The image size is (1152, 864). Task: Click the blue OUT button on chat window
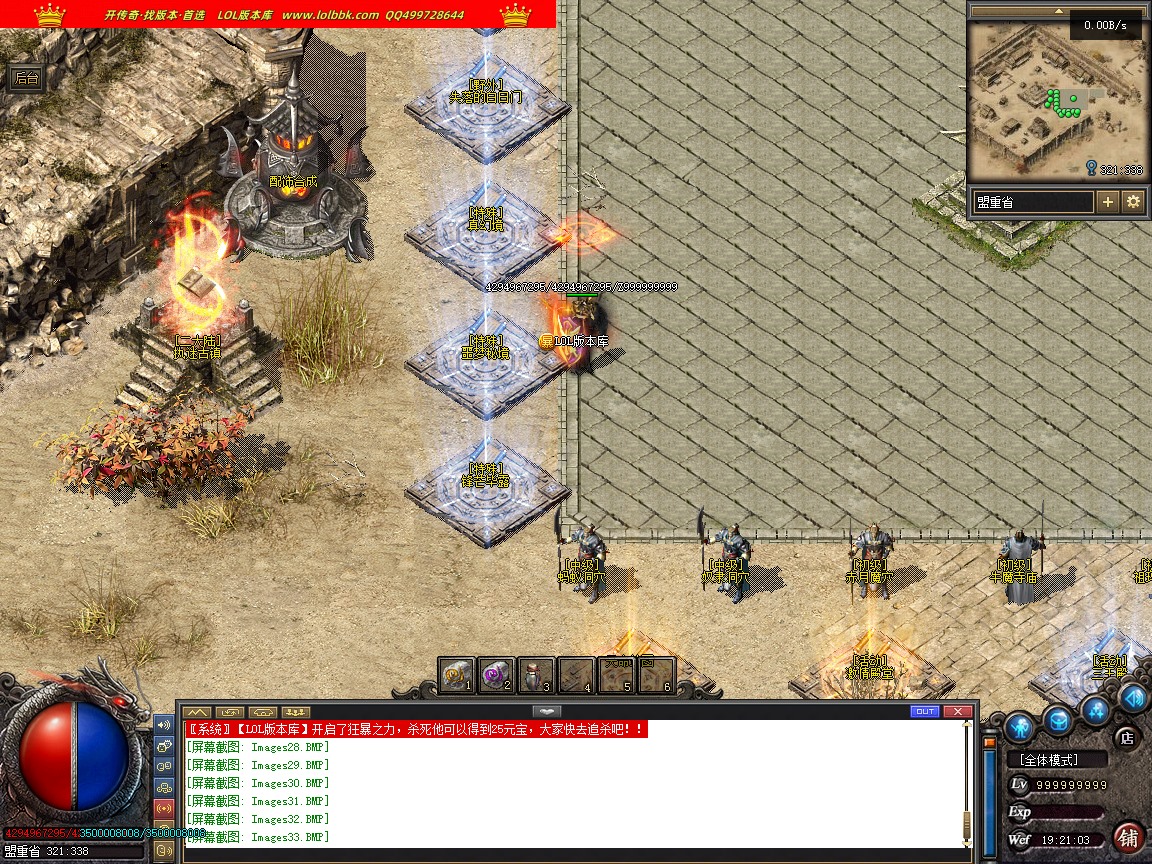click(924, 711)
